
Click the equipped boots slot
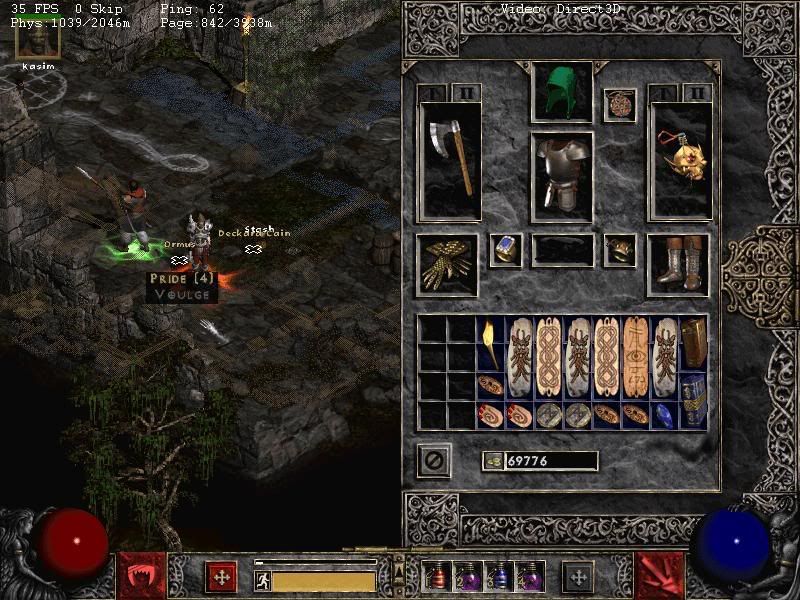(x=678, y=265)
